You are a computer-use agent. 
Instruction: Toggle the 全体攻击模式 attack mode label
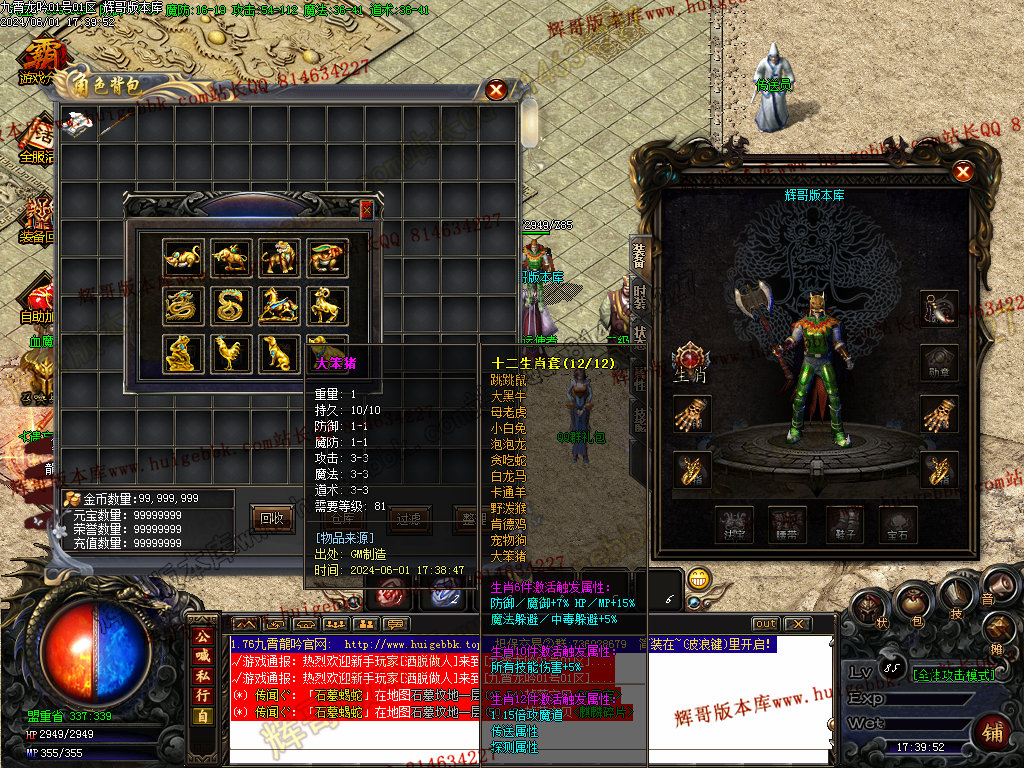click(x=949, y=675)
